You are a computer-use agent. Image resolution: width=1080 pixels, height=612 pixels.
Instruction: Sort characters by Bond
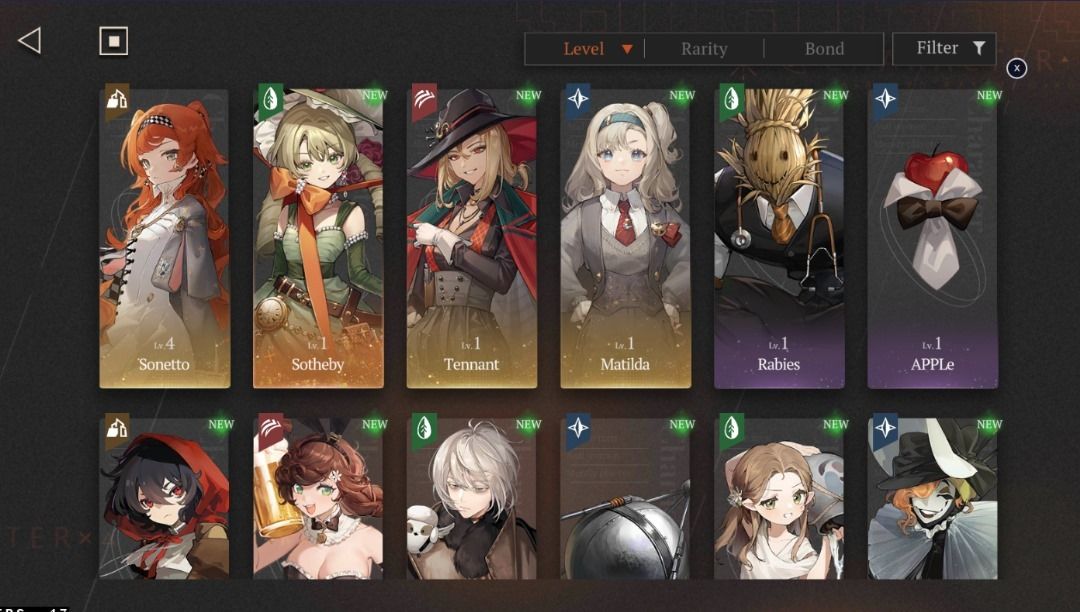click(824, 48)
